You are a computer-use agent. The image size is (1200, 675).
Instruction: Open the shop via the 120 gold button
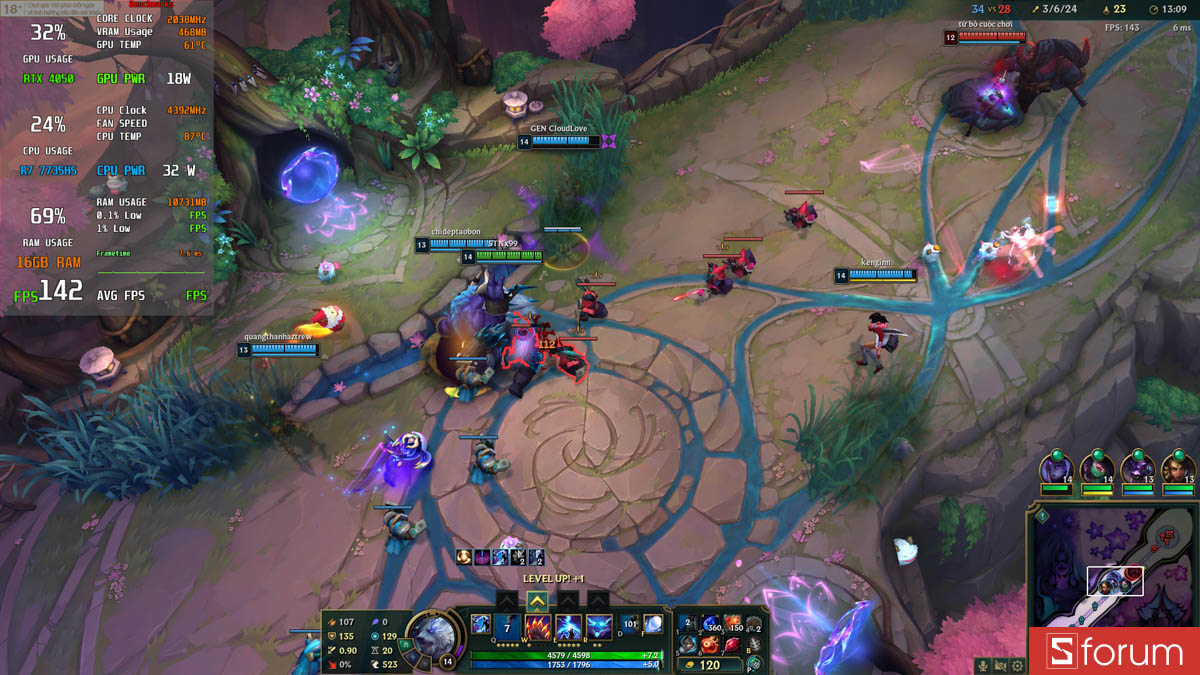click(708, 665)
